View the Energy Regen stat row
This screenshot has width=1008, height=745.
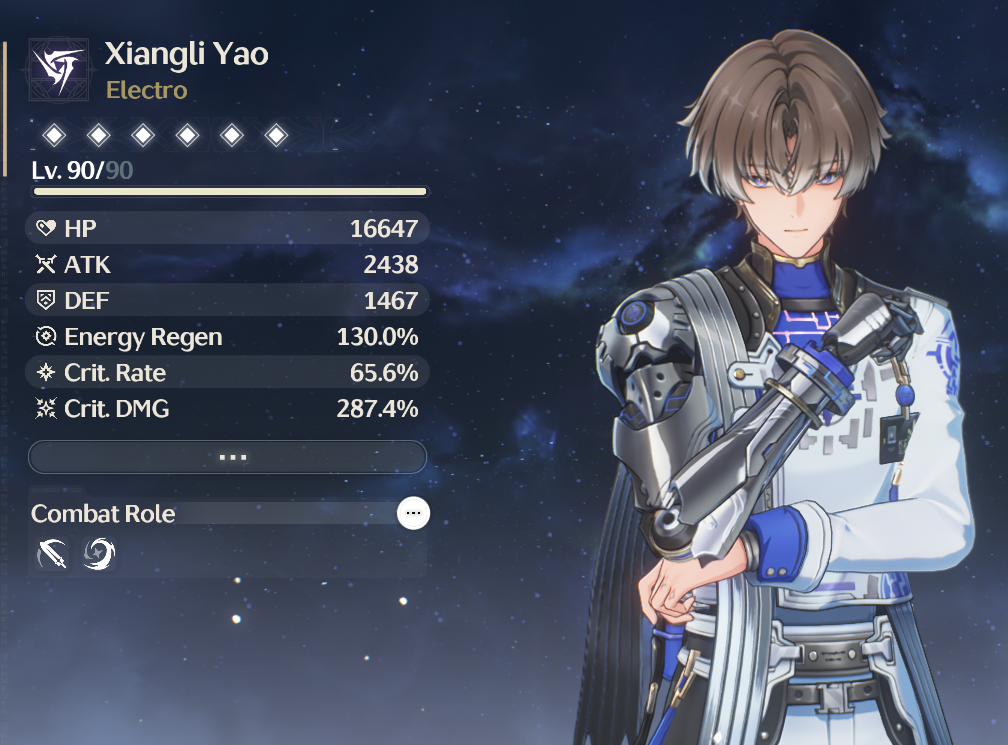click(x=228, y=337)
